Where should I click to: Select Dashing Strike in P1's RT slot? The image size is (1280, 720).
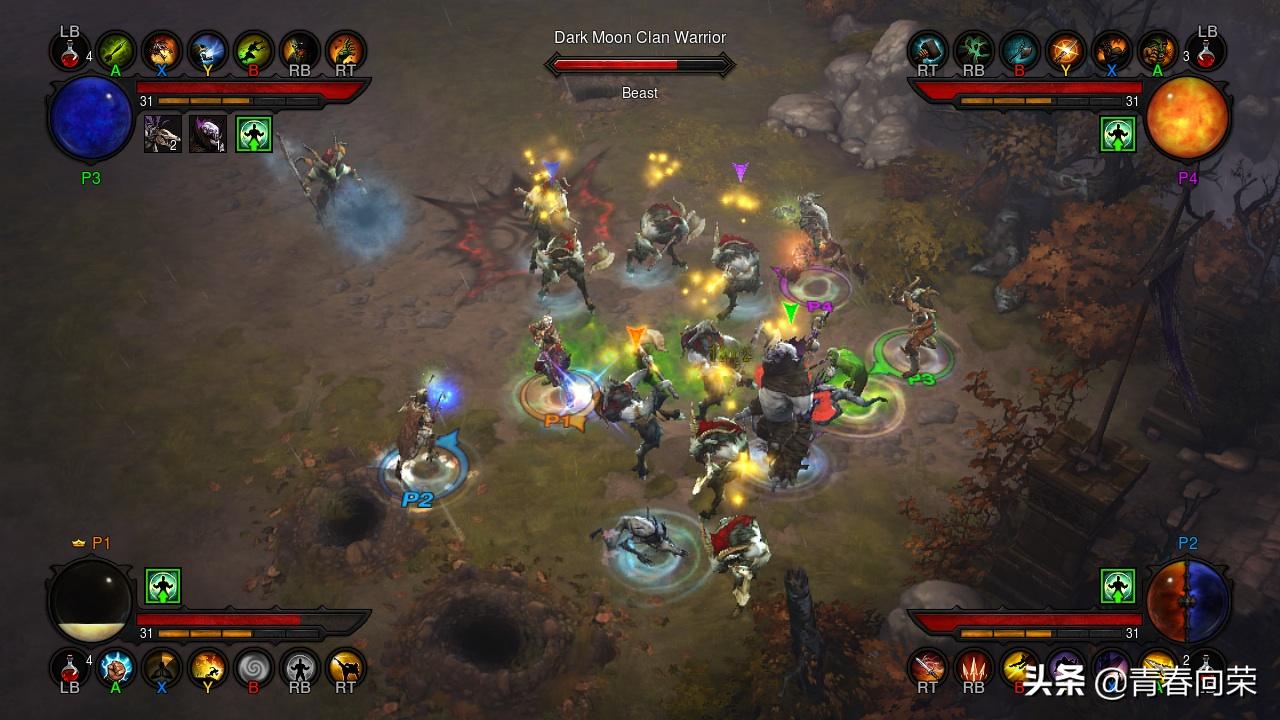(x=345, y=670)
